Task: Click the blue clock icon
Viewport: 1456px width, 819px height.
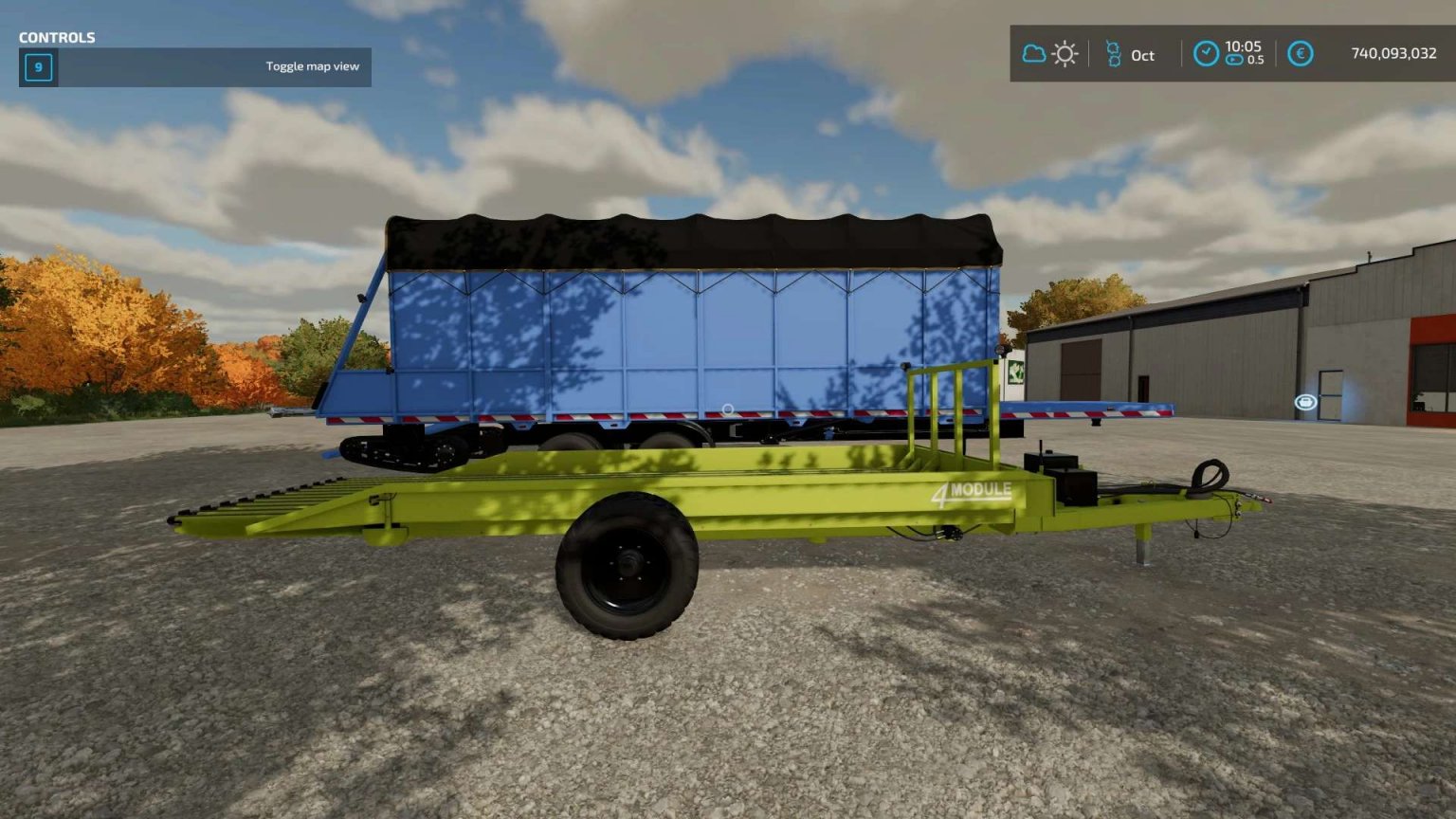Action: point(1207,53)
